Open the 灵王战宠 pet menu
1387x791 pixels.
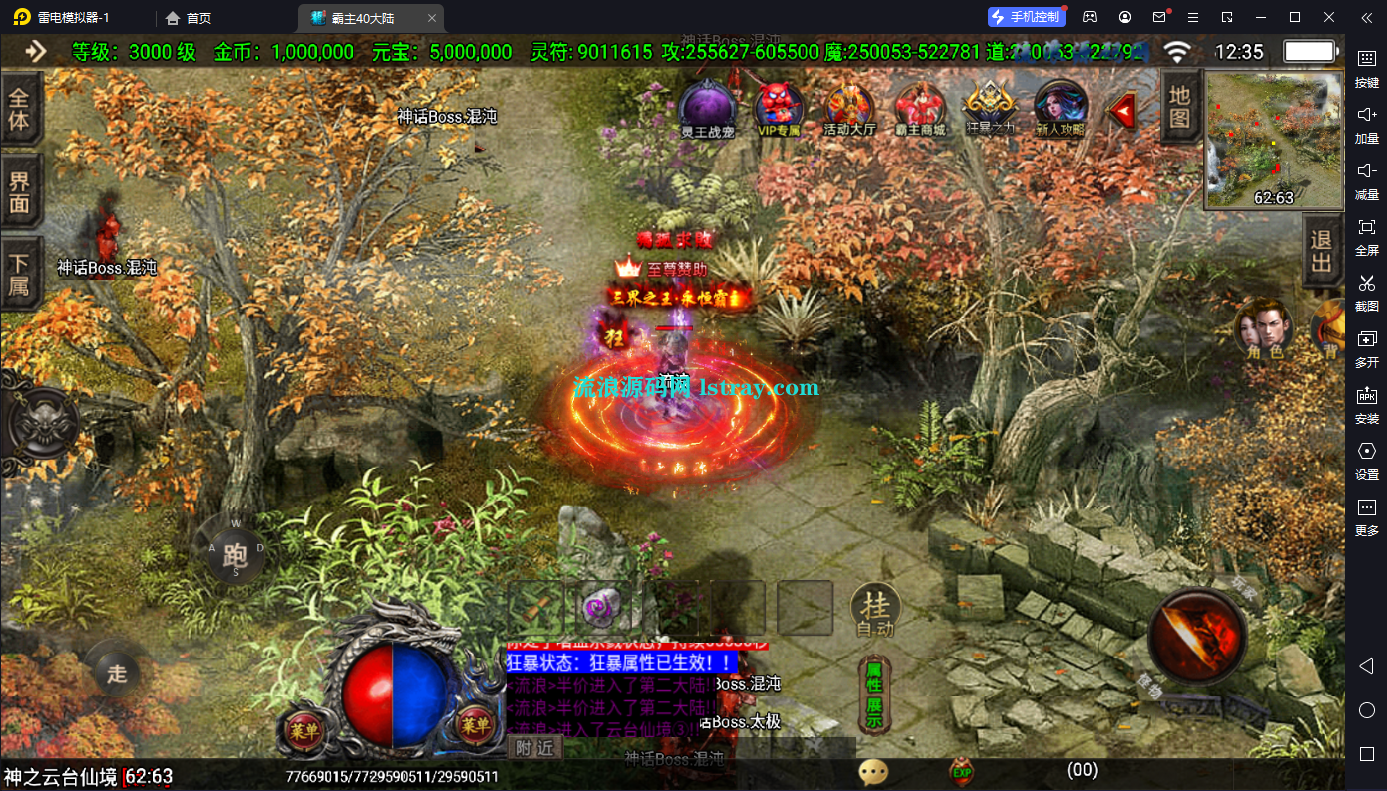click(x=707, y=106)
